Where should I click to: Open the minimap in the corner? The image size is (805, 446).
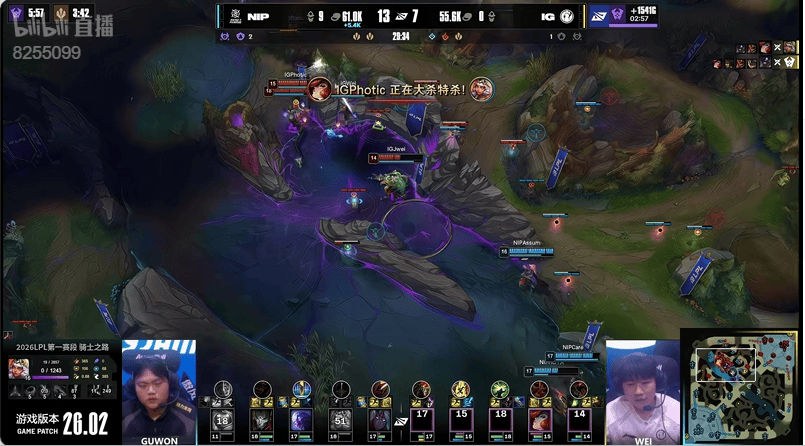pos(741,385)
